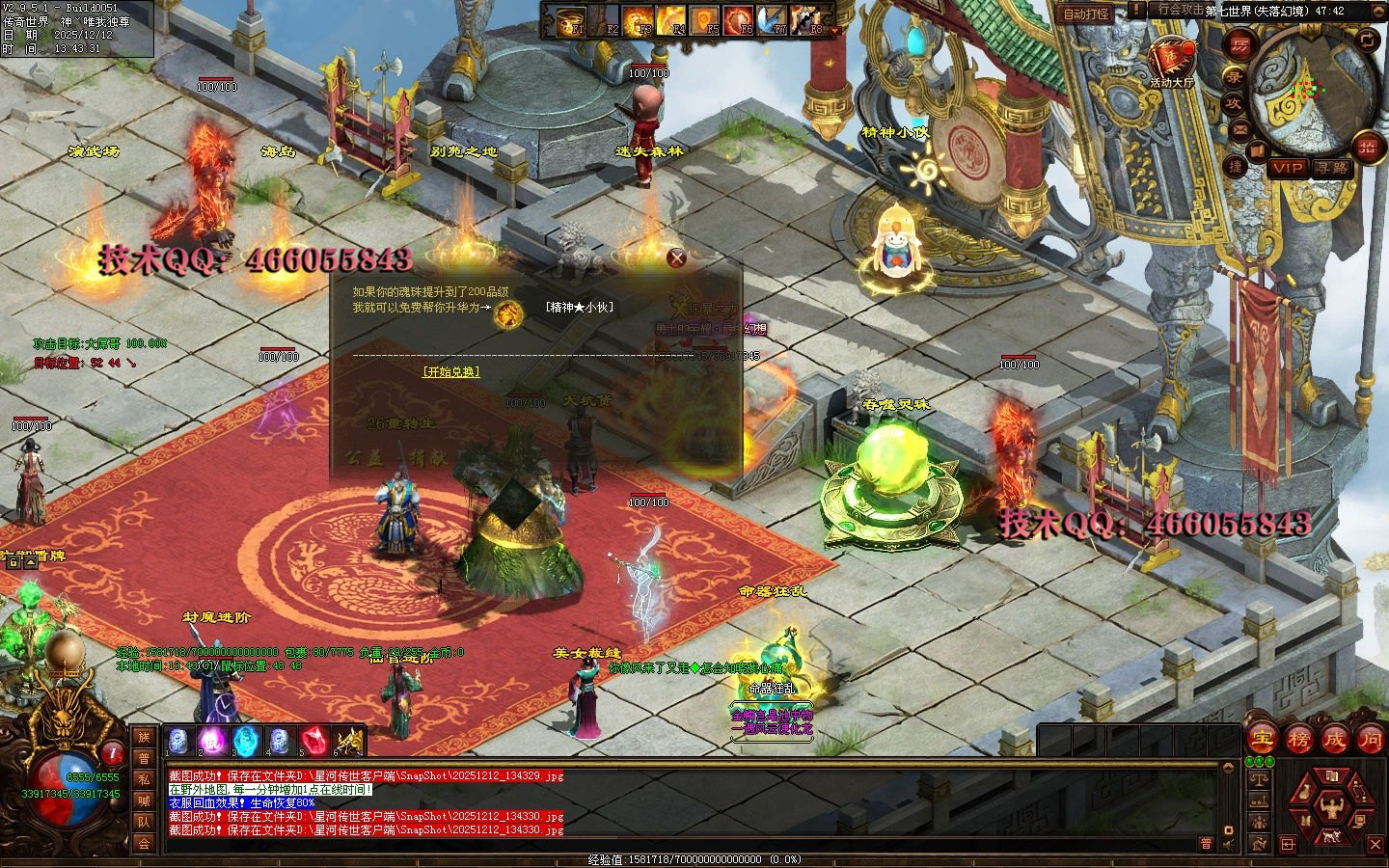
Task: Switch chat to the 队 team channel
Action: click(144, 822)
